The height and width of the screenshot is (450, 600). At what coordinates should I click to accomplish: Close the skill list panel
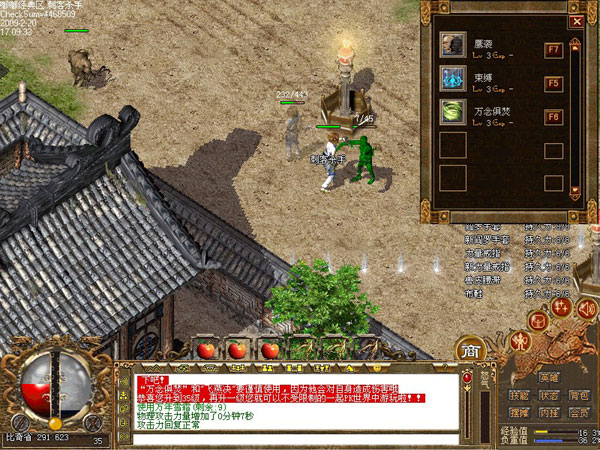(575, 20)
